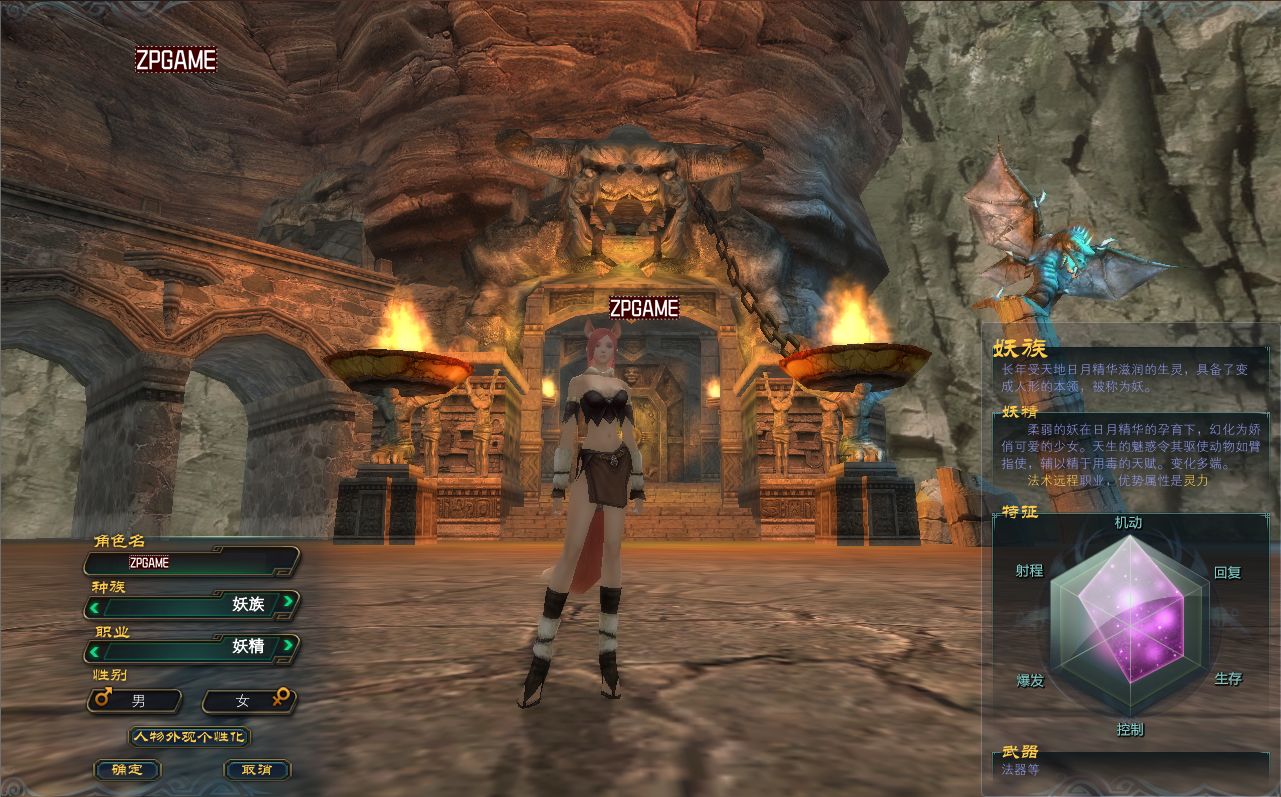Cancel character creation with 取消
This screenshot has height=797, width=1281.
(x=256, y=770)
